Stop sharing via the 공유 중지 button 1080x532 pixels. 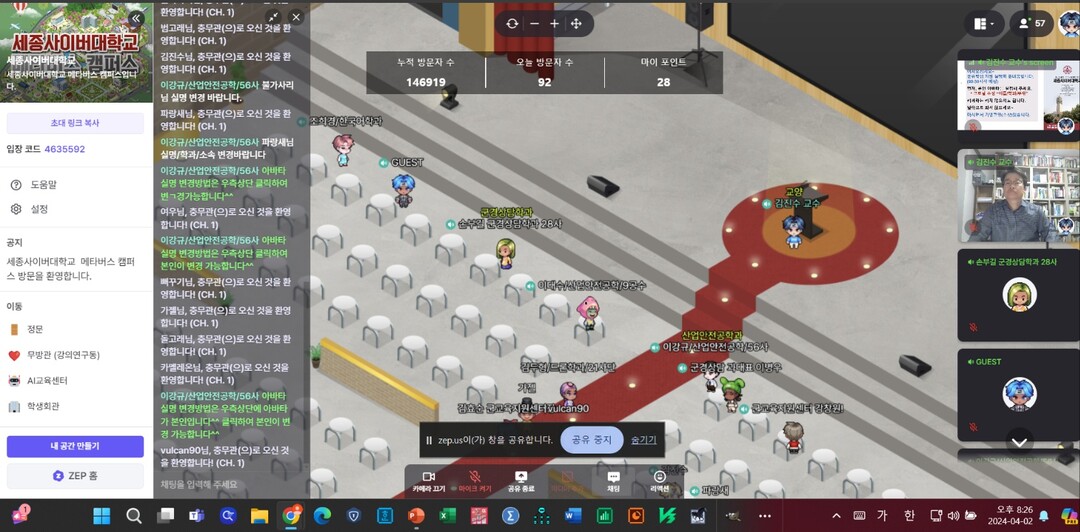point(591,440)
